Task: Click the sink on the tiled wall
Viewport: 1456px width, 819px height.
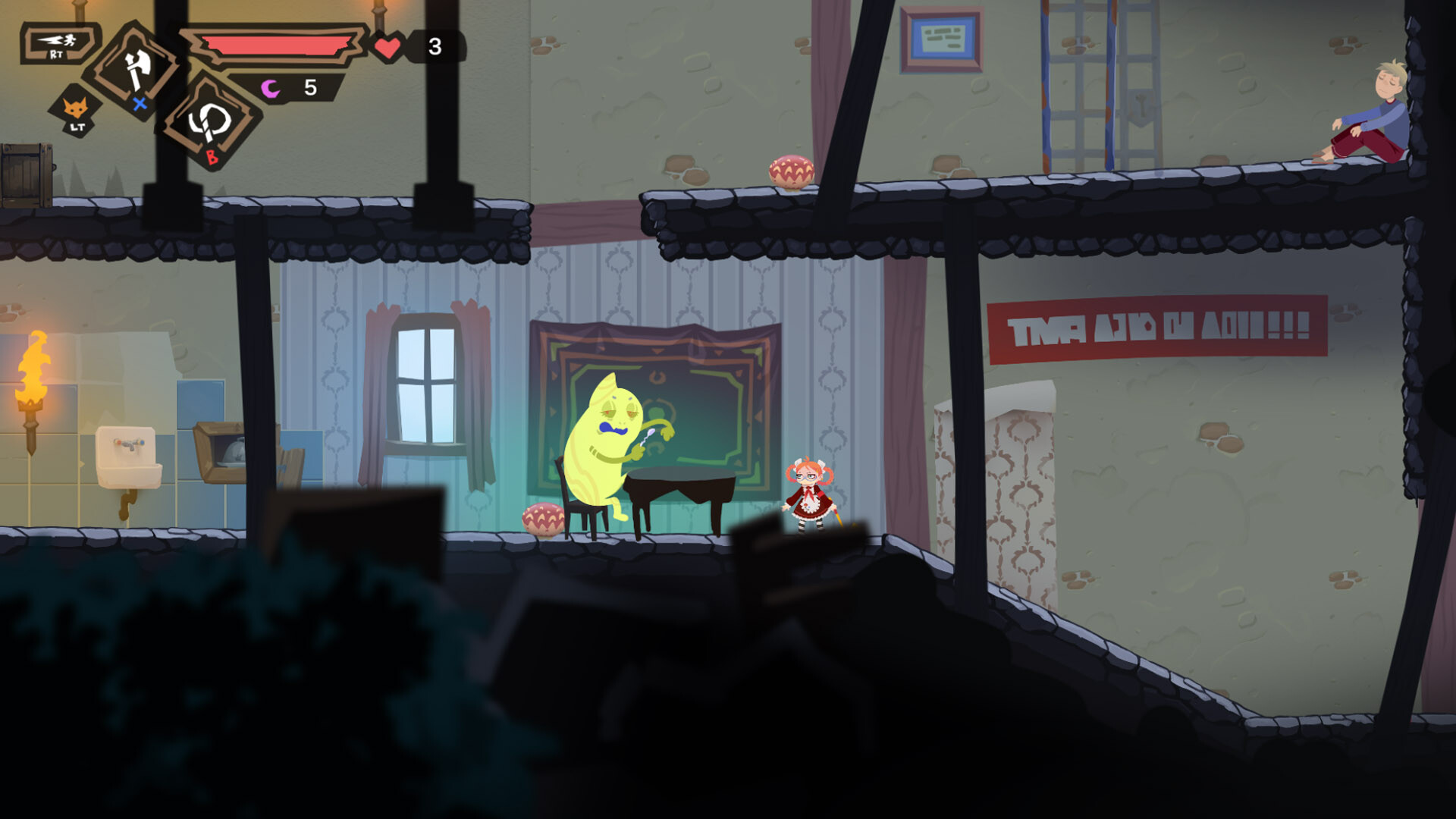Action: click(x=130, y=455)
